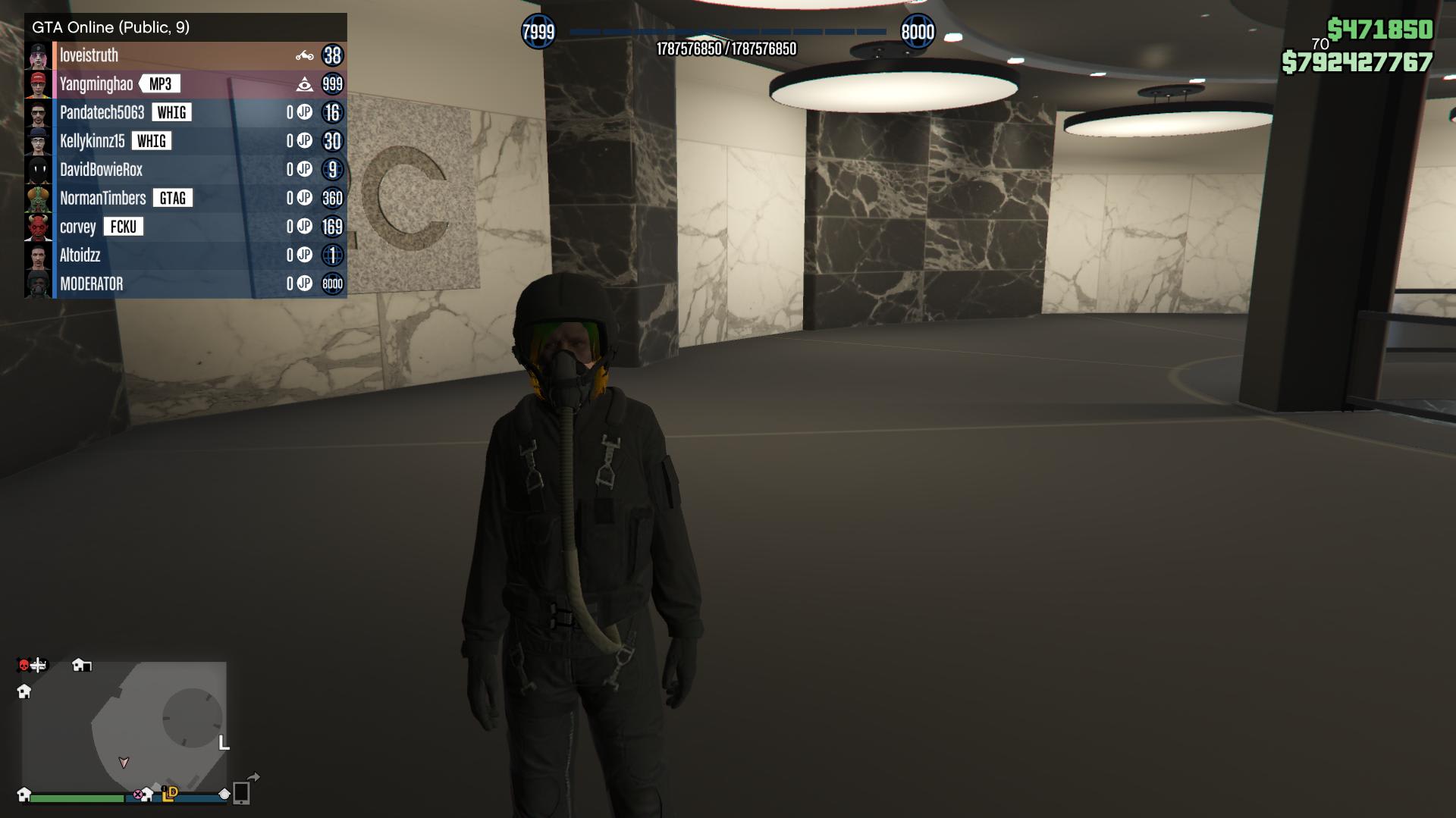Pick Kellykinnz15 from the player list
The height and width of the screenshot is (818, 1456).
click(93, 141)
